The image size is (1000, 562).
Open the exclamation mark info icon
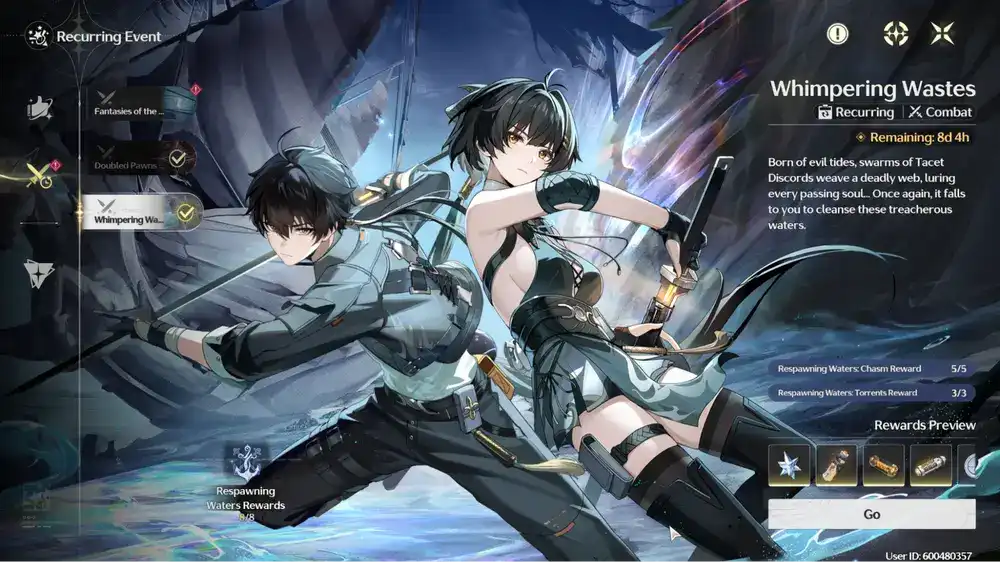coord(837,34)
